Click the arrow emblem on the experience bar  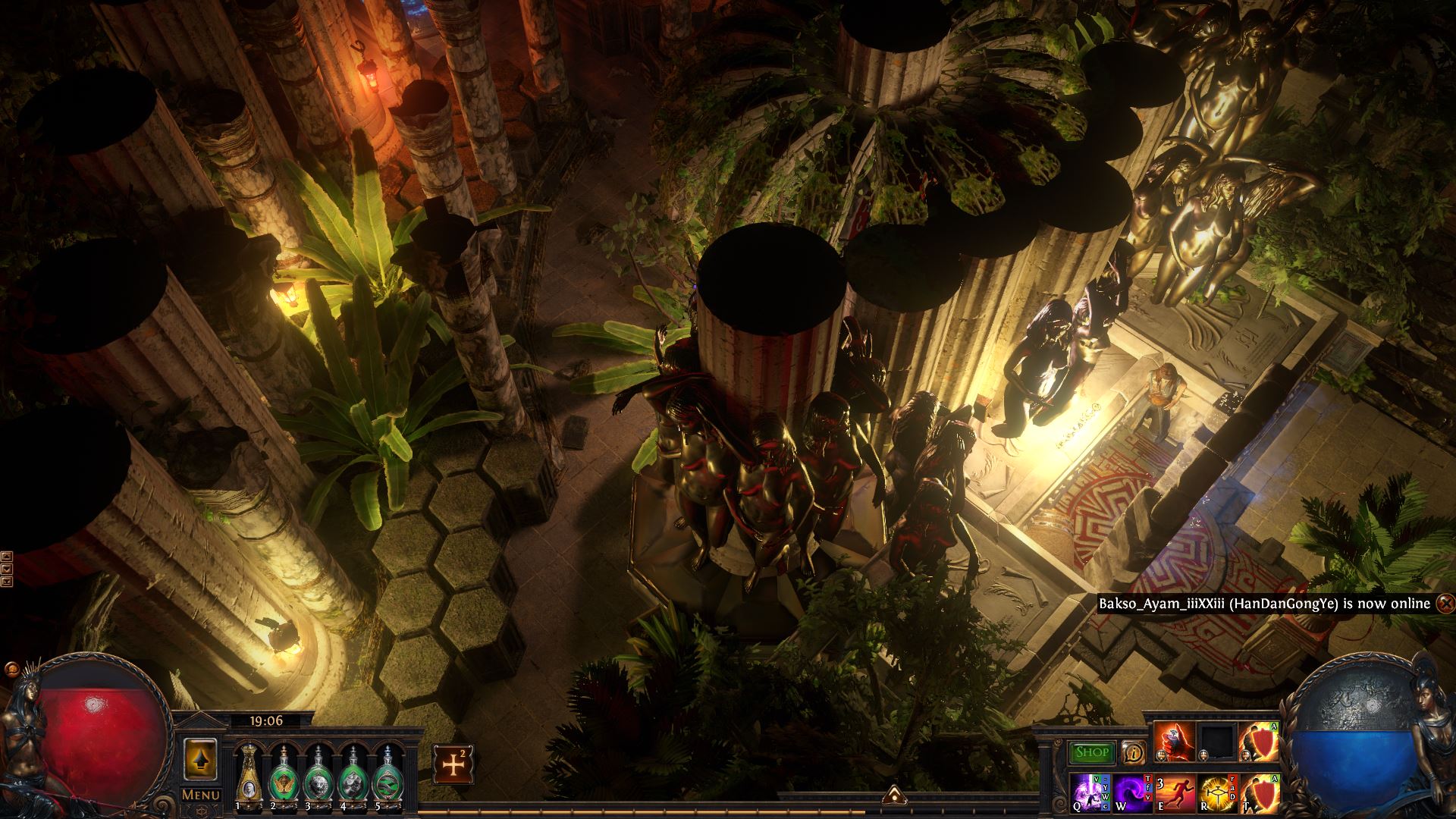tap(894, 796)
